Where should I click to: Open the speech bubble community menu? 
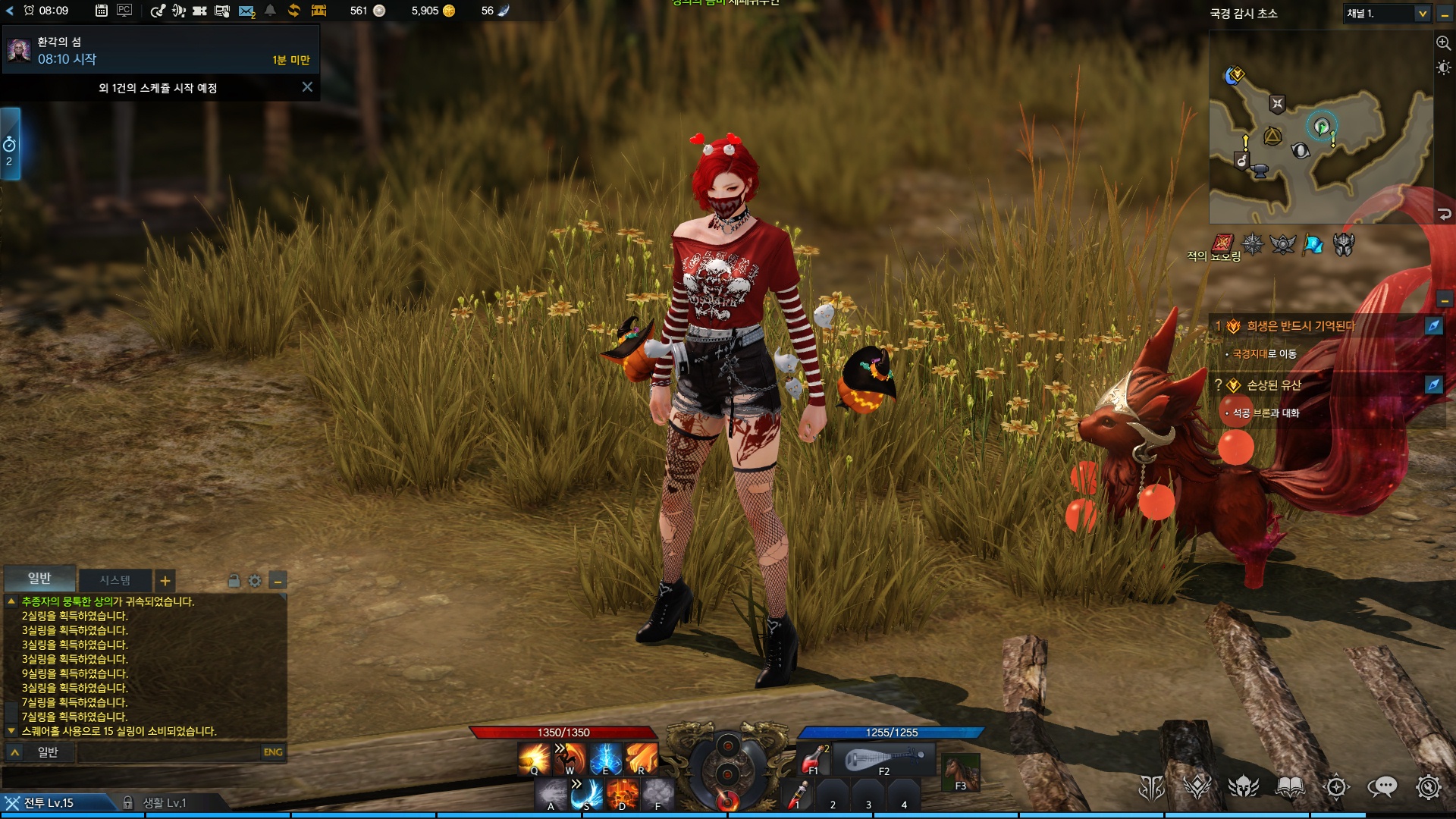pyautogui.click(x=1382, y=787)
